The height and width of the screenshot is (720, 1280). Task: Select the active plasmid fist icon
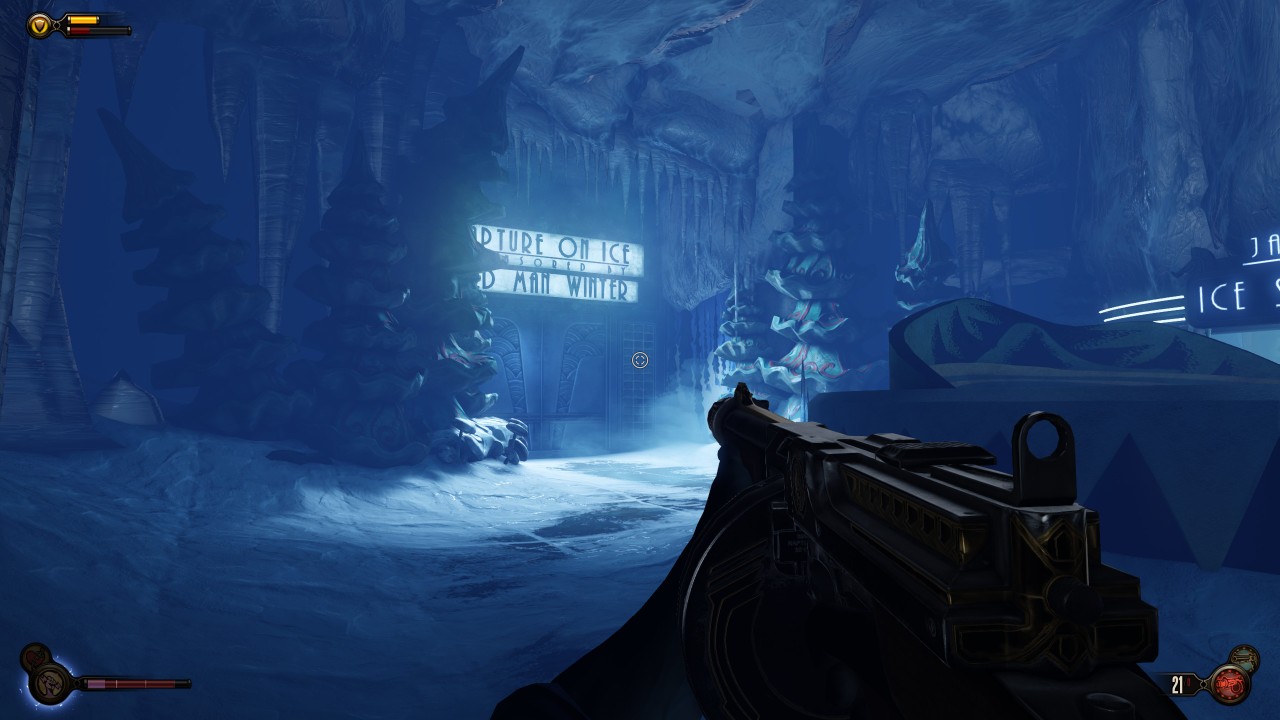pyautogui.click(x=48, y=684)
